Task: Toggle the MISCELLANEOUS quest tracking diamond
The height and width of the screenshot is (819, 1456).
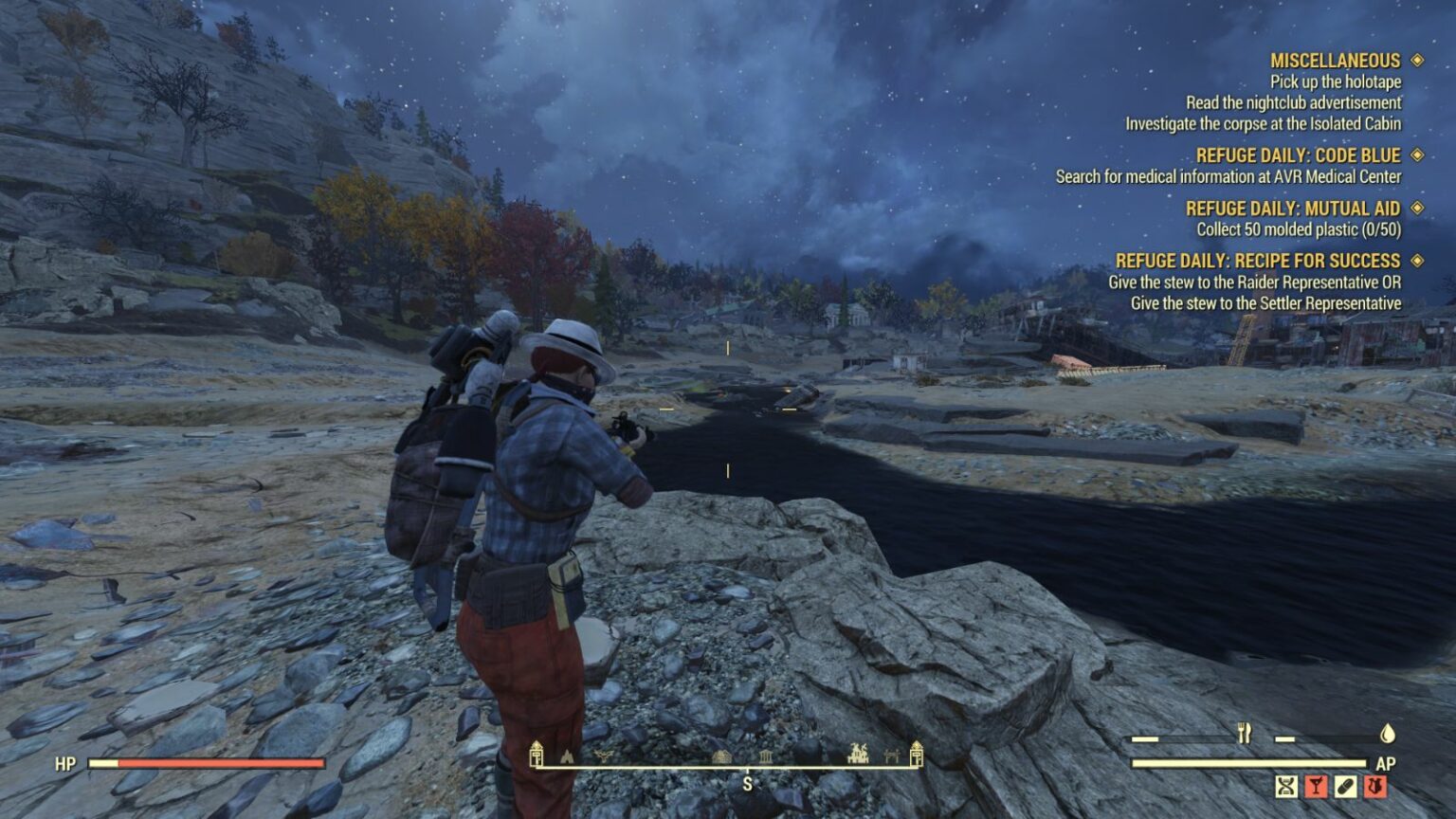Action: [x=1417, y=59]
